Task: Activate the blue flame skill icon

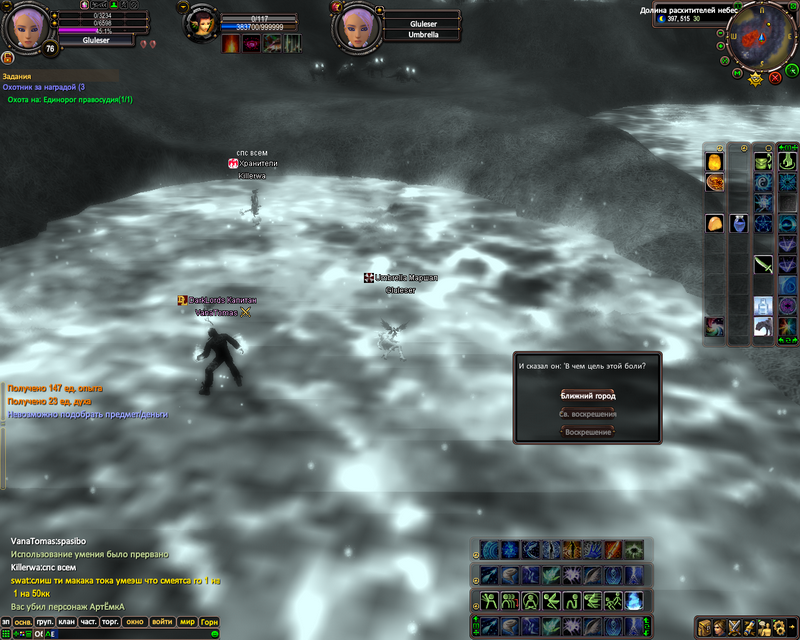Action: (x=634, y=600)
